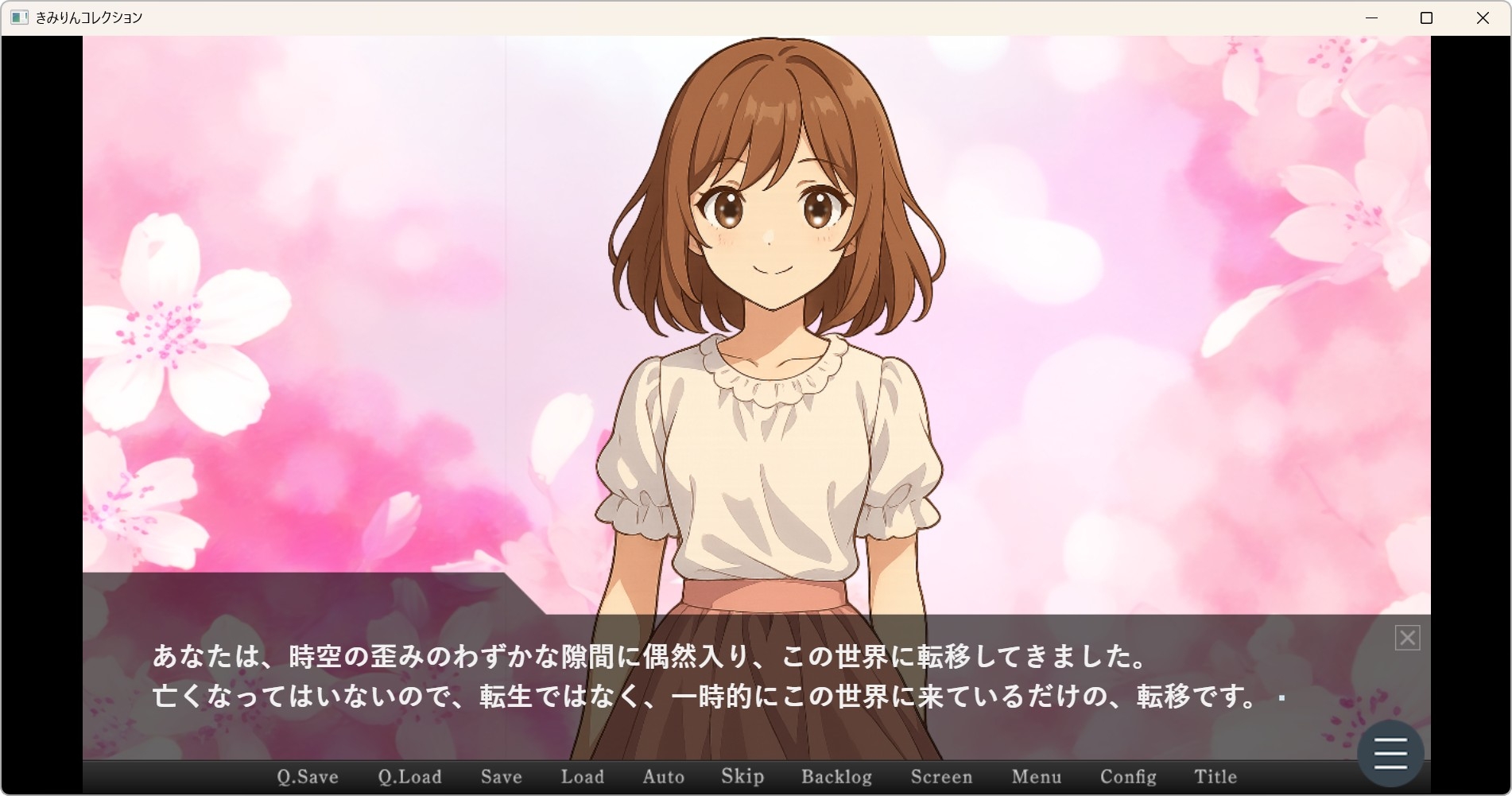This screenshot has height=796, width=1512.
Task: Return to Title screen
Action: [1215, 777]
